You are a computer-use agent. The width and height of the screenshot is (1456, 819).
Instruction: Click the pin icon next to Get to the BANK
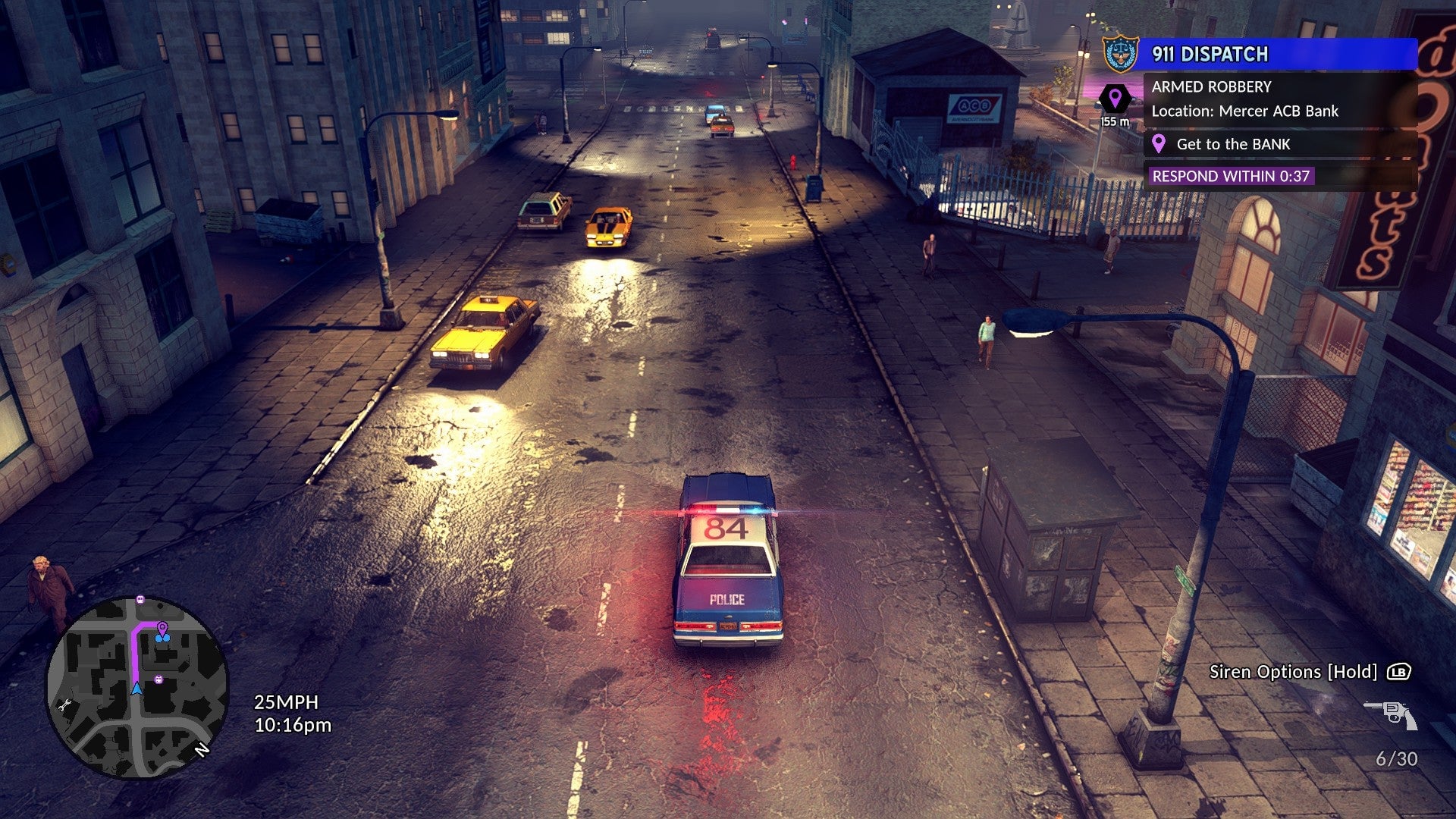[x=1158, y=144]
